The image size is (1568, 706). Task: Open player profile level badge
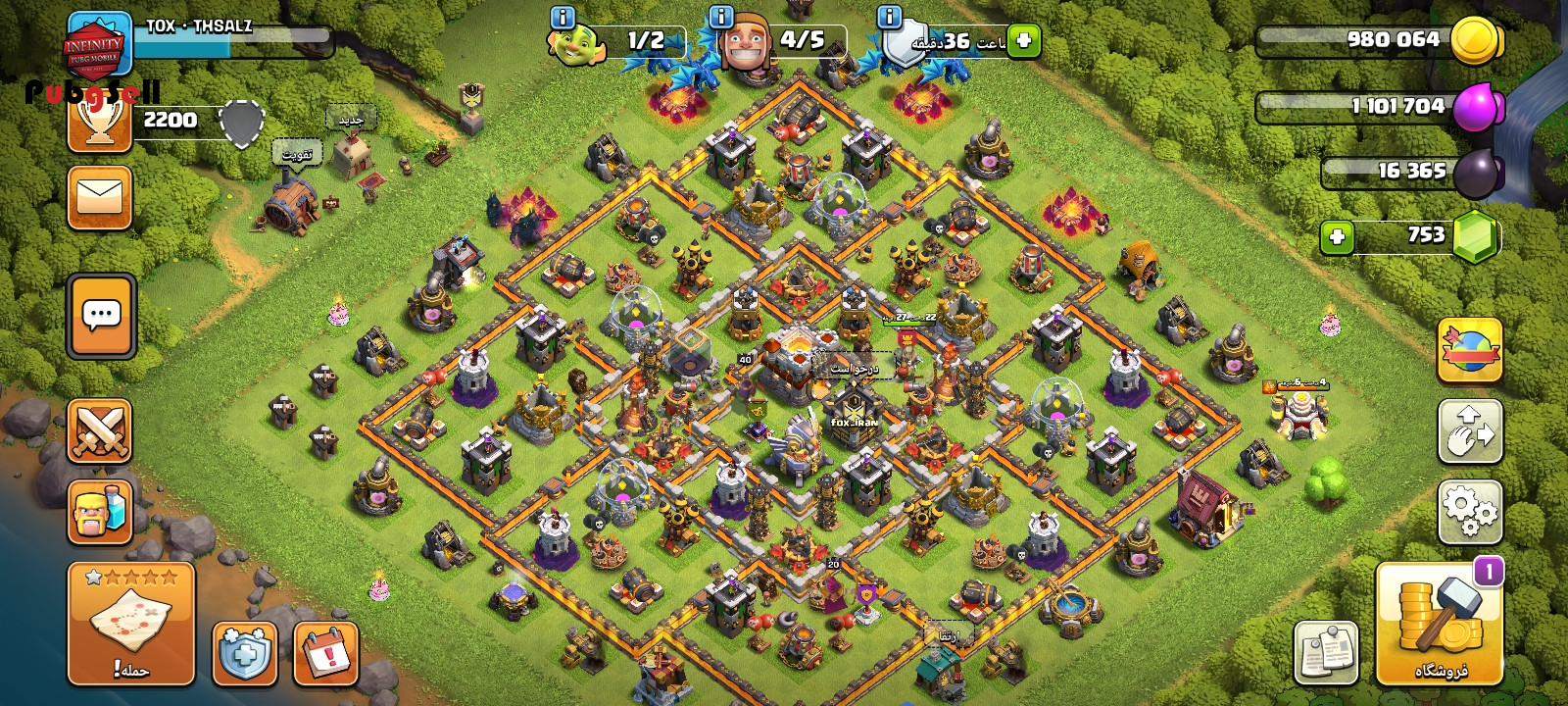[x=98, y=44]
